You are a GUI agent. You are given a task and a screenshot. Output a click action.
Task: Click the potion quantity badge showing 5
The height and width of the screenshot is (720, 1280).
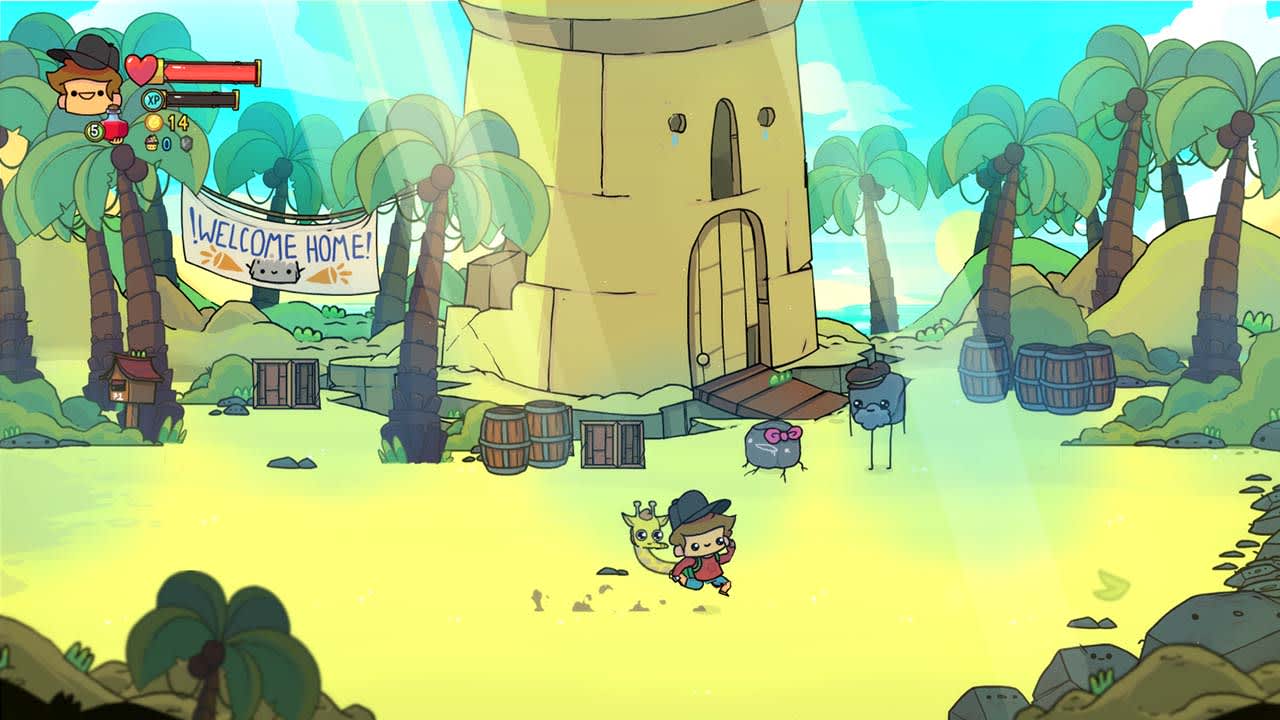click(x=94, y=132)
